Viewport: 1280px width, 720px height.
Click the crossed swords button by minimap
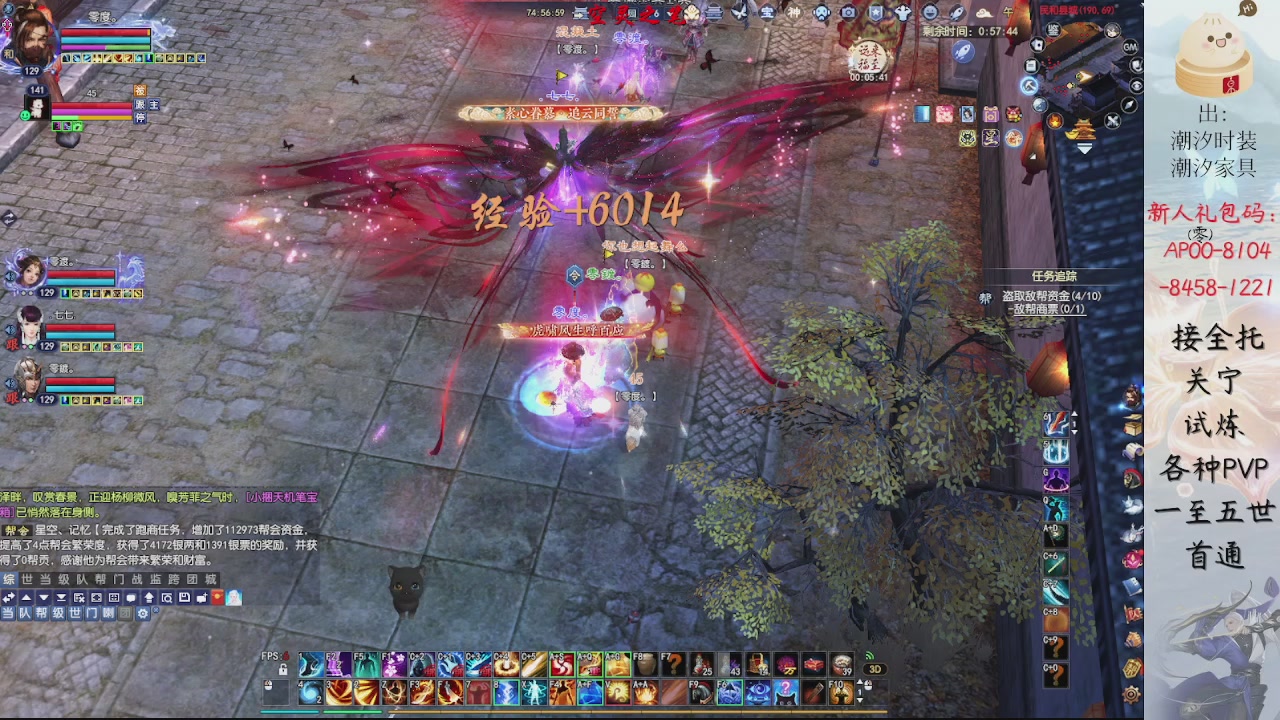(x=1112, y=121)
